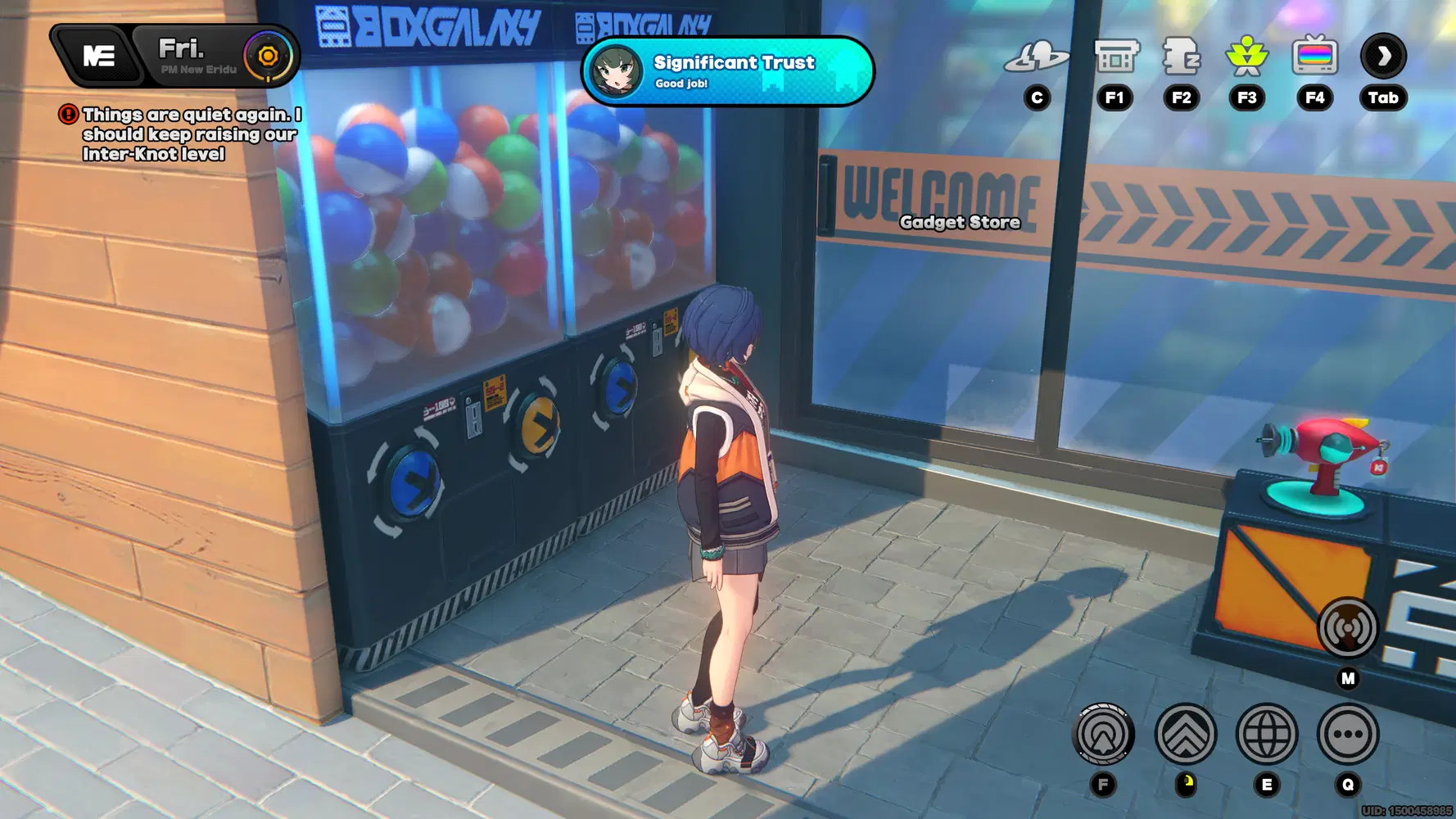Click the Significant Trust notification banner

[727, 71]
